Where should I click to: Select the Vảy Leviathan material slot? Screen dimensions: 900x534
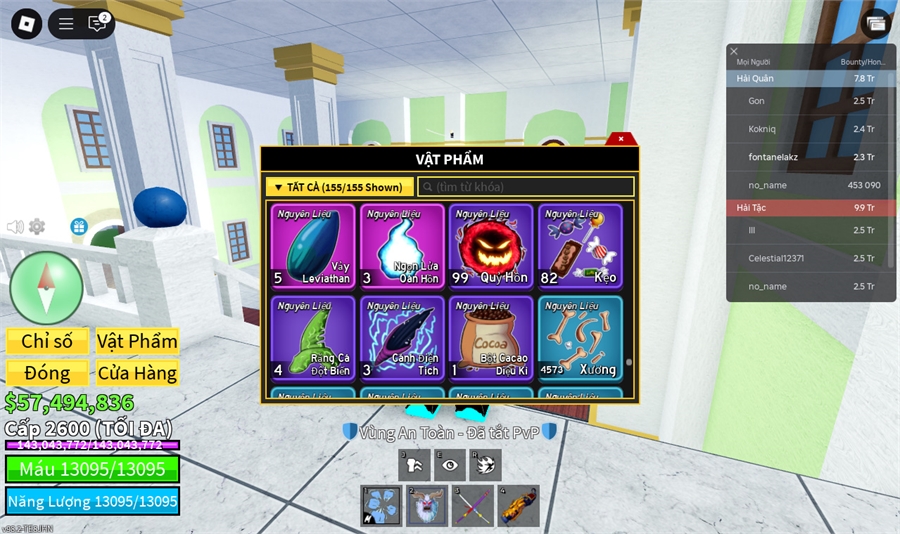pos(313,246)
